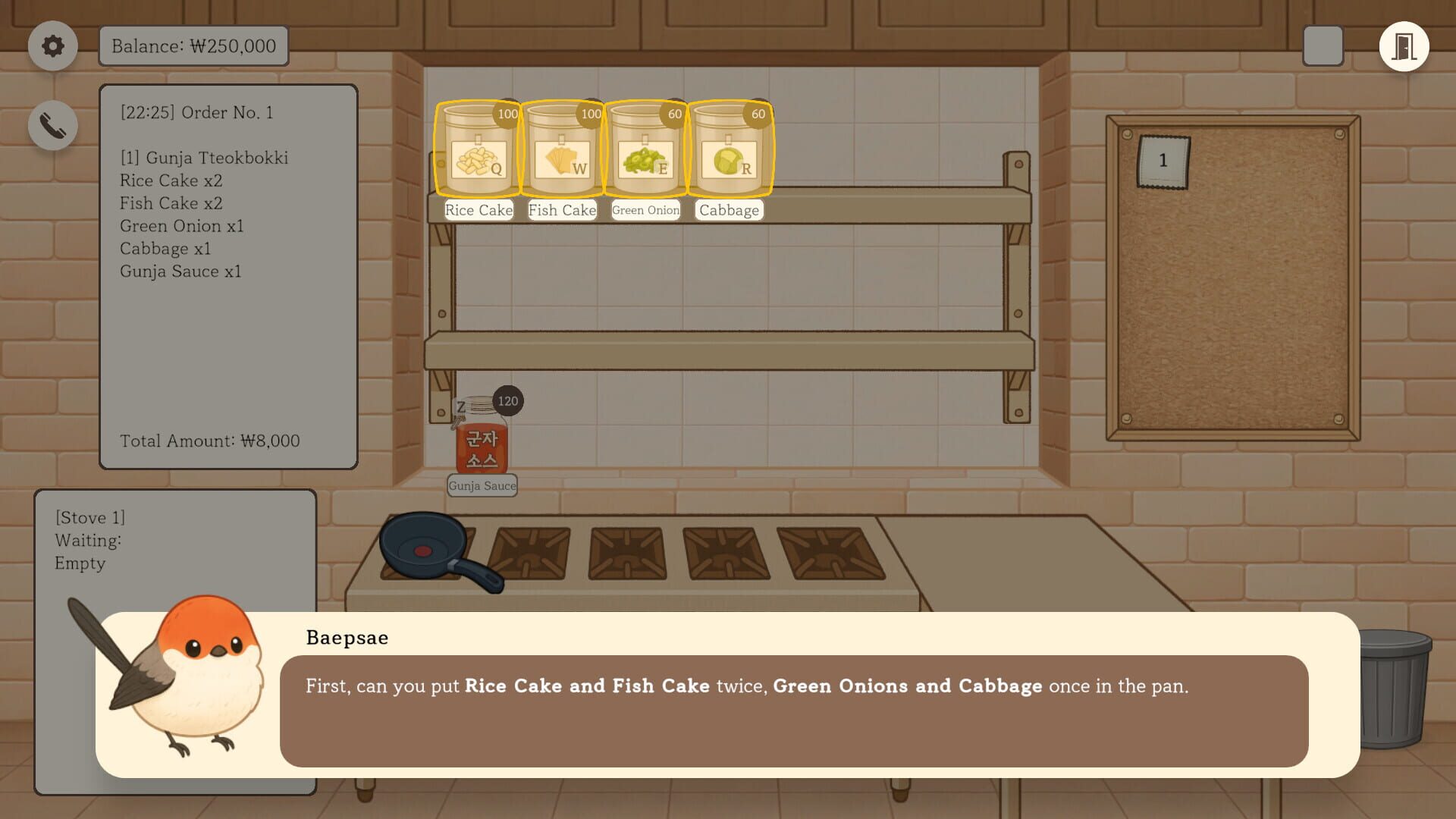Click the exit door icon

click(x=1404, y=46)
